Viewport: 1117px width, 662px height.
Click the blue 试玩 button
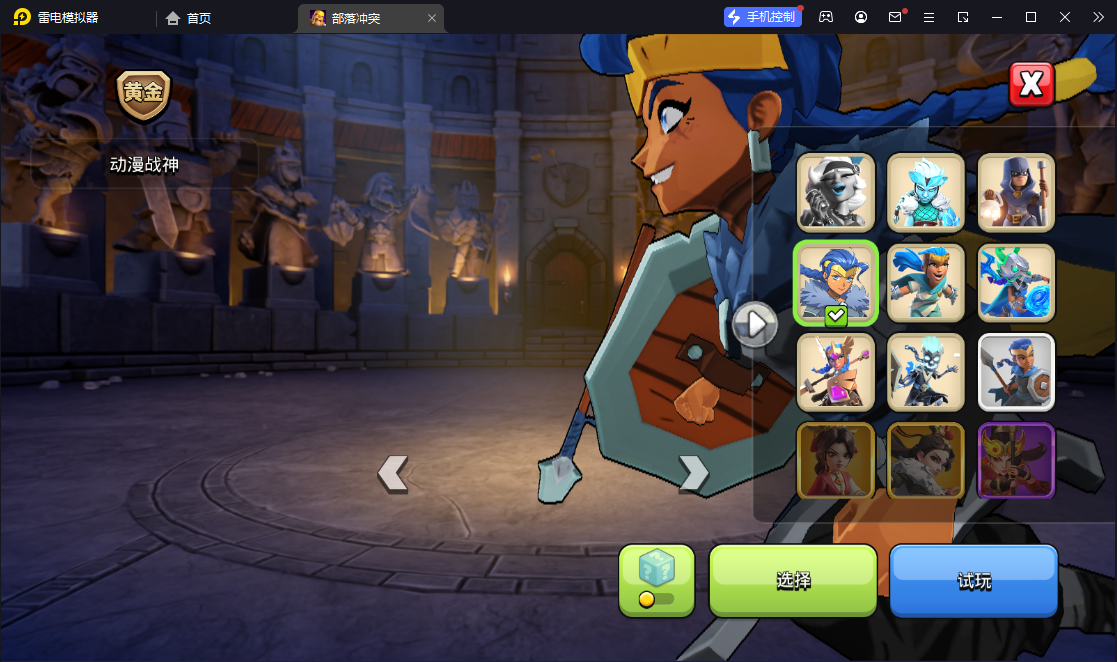click(973, 581)
